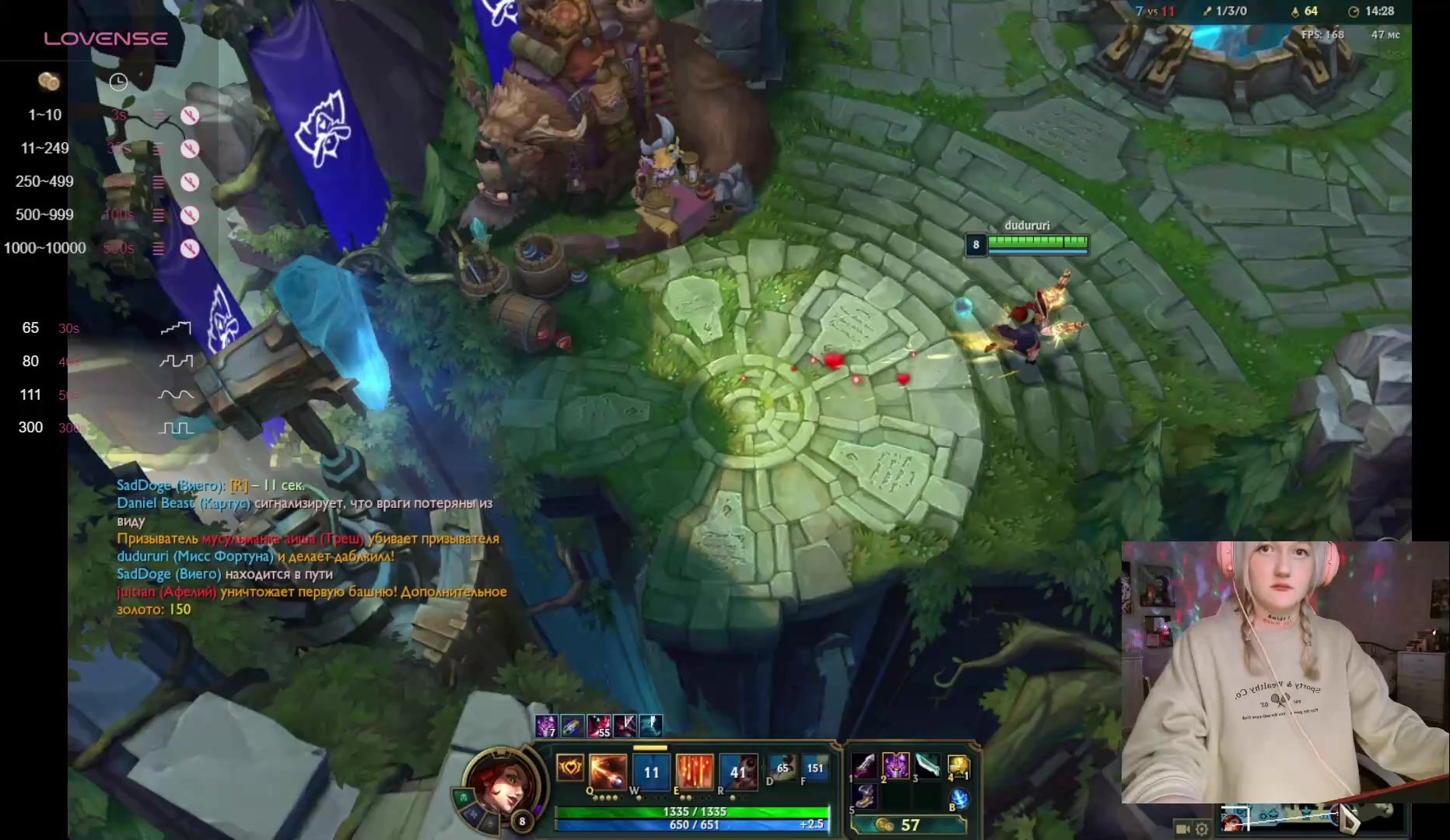Use the yellow trinket in slot 4
This screenshot has width=1450, height=840.
point(958,767)
